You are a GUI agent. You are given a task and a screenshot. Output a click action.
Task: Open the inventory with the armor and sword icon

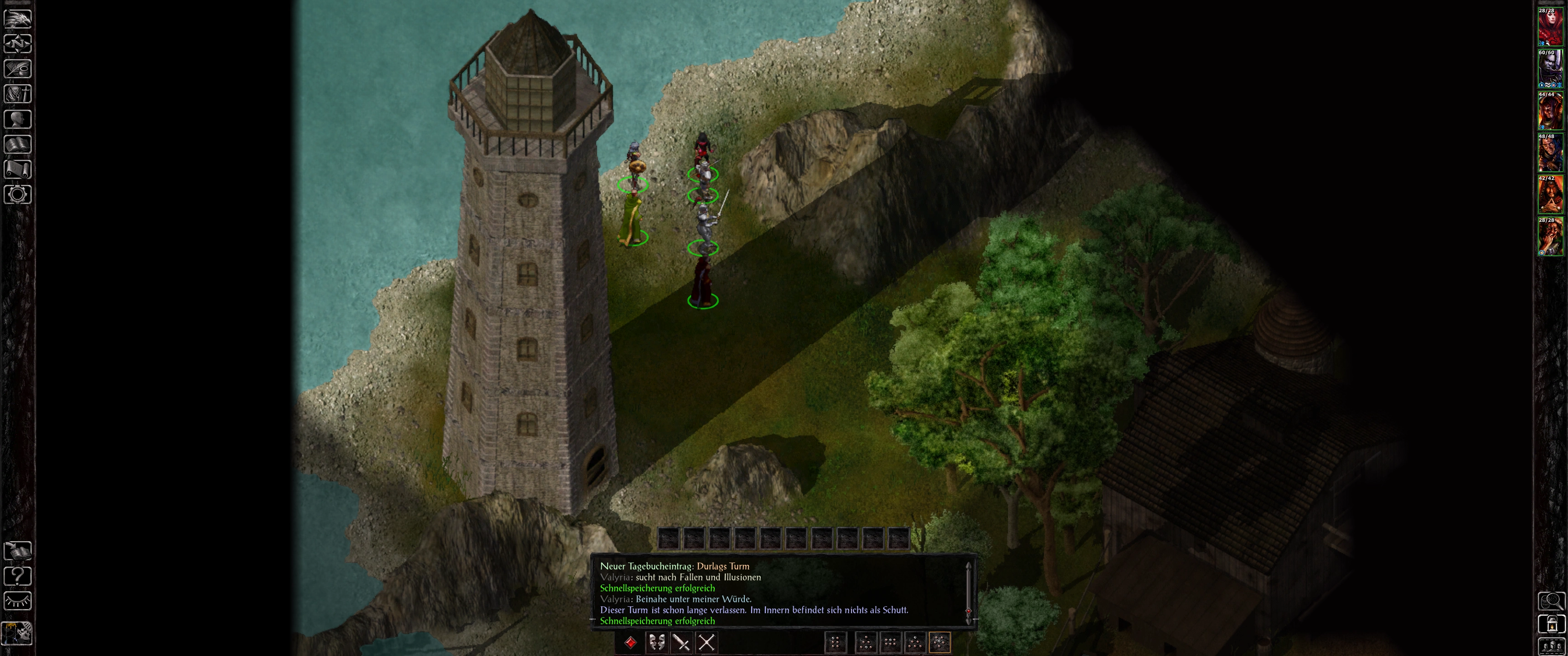[18, 94]
